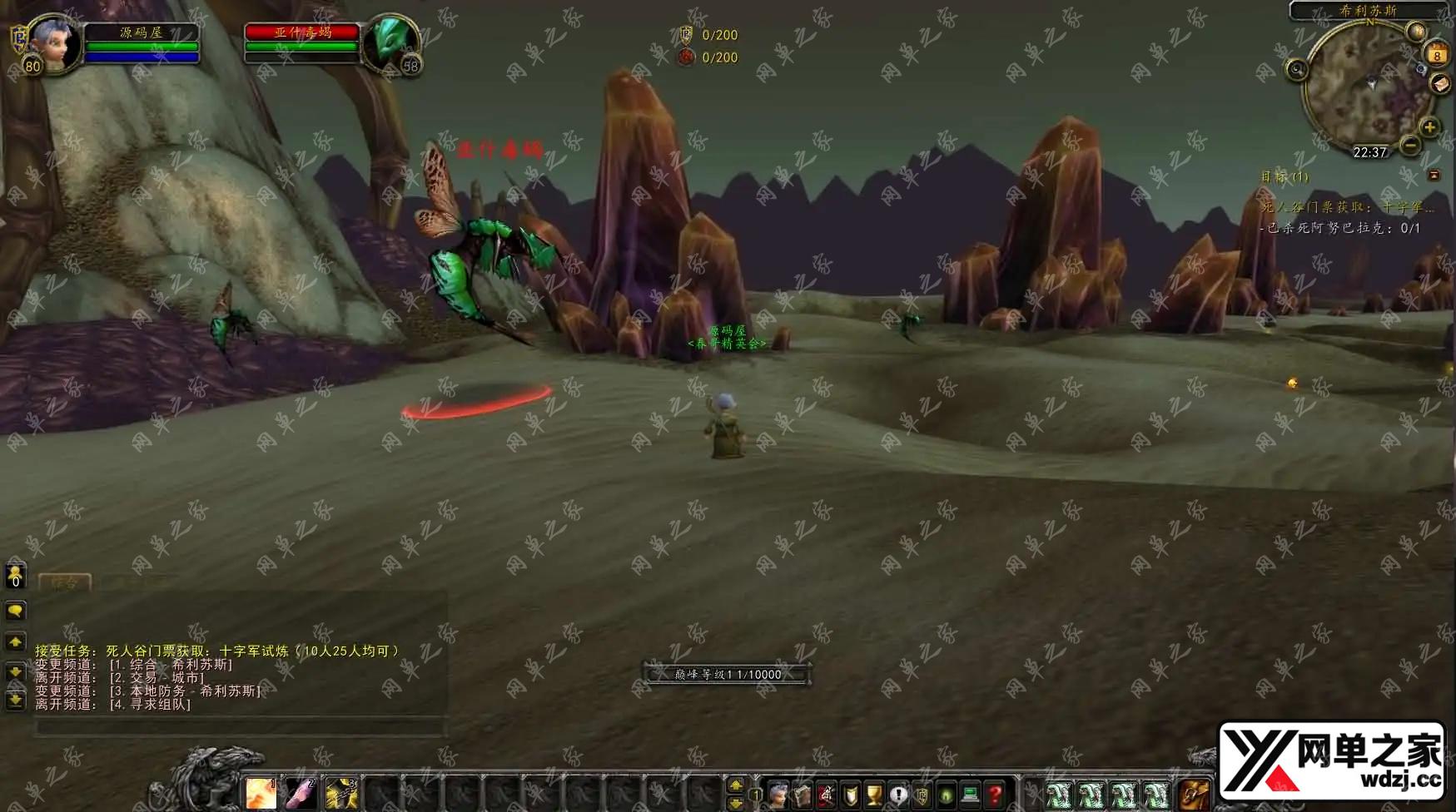Viewport: 1456px width, 812px height.
Task: Select the target portrait 亚什毒蝎
Action: coord(390,43)
